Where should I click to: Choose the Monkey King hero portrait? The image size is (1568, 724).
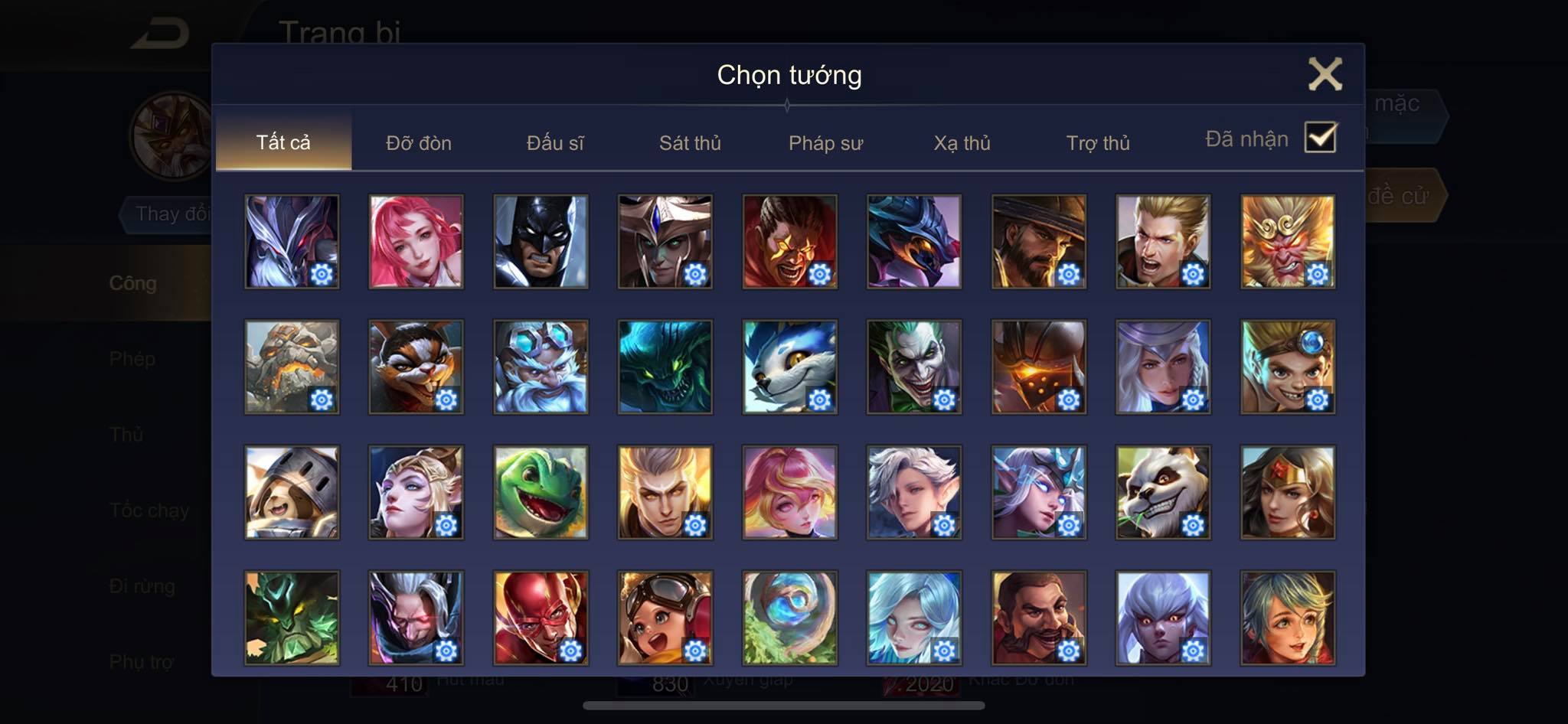1288,242
